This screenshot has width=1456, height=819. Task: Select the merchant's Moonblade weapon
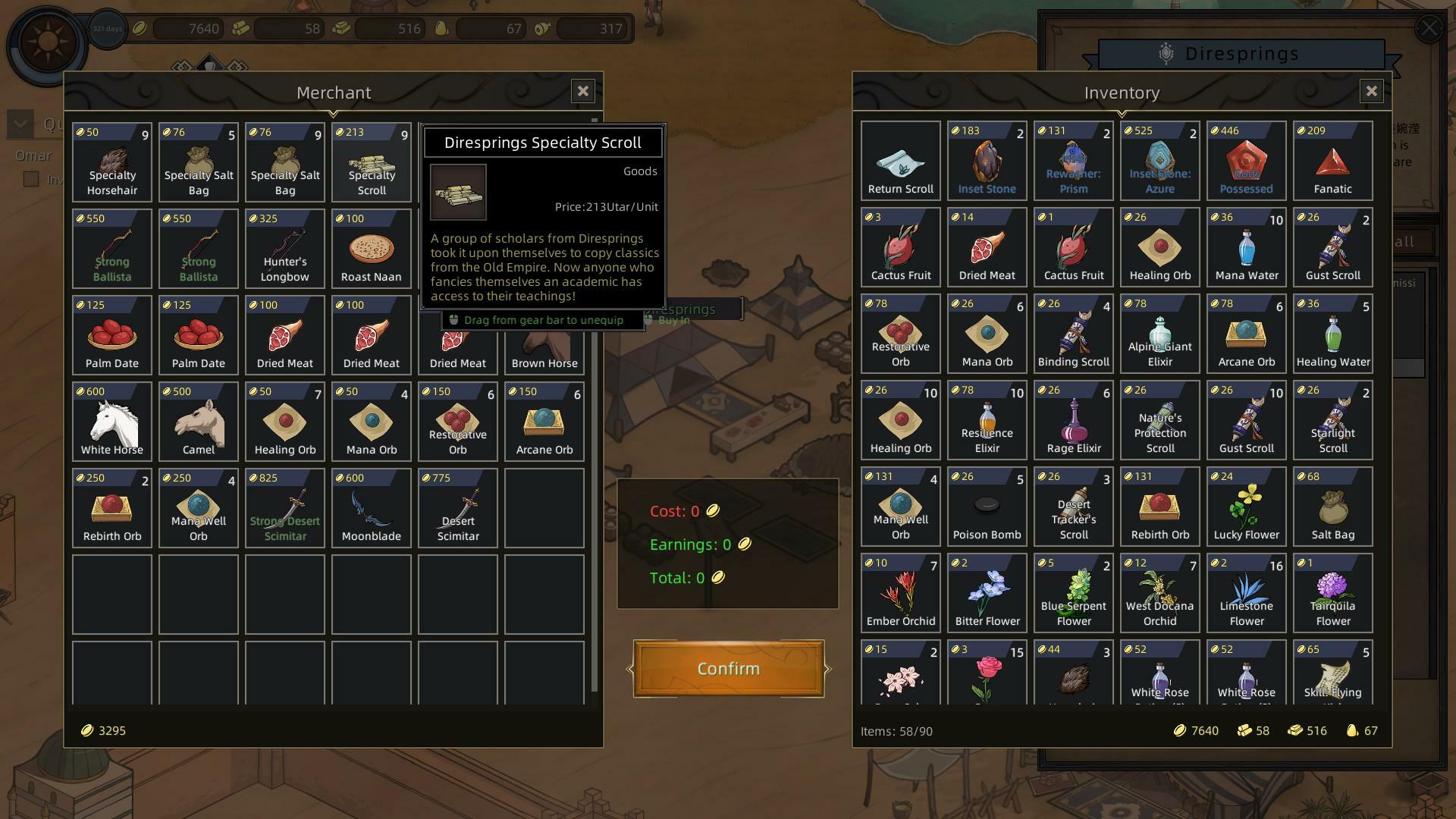(x=372, y=508)
